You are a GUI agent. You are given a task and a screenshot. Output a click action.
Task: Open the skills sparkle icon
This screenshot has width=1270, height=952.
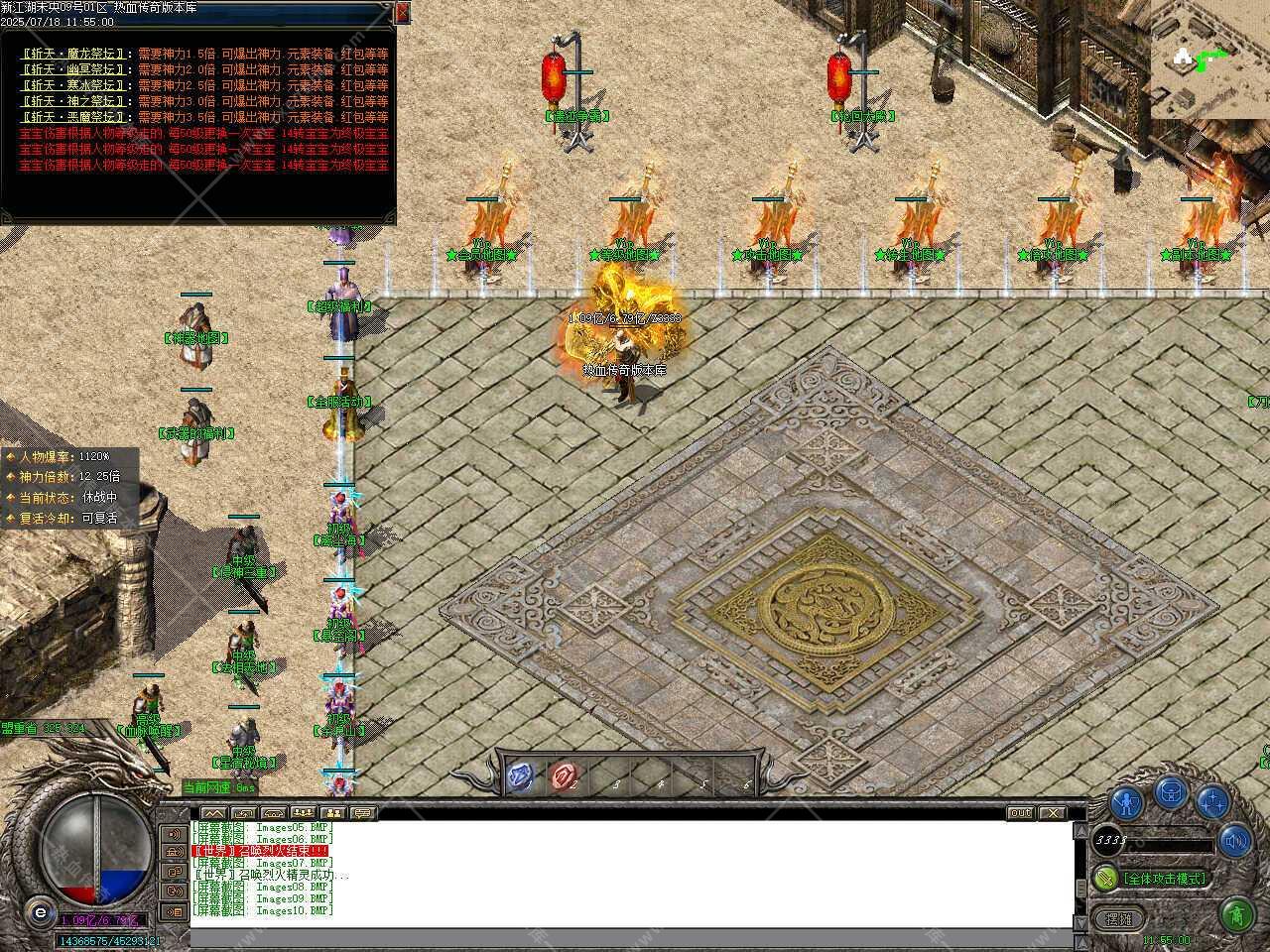pos(1212,801)
